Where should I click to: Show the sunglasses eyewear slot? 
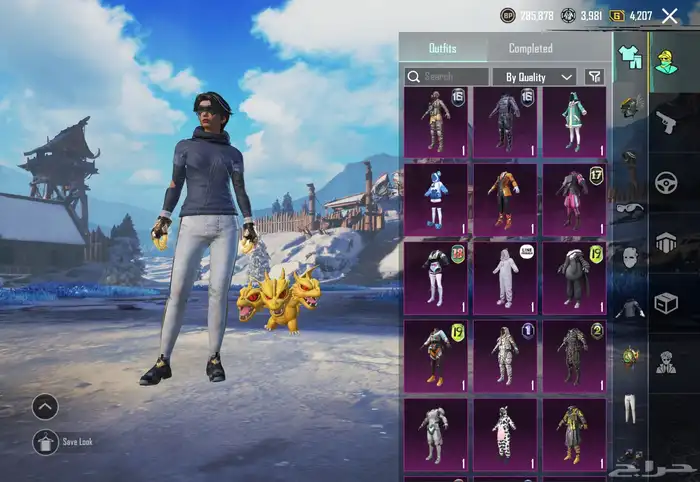click(x=630, y=208)
